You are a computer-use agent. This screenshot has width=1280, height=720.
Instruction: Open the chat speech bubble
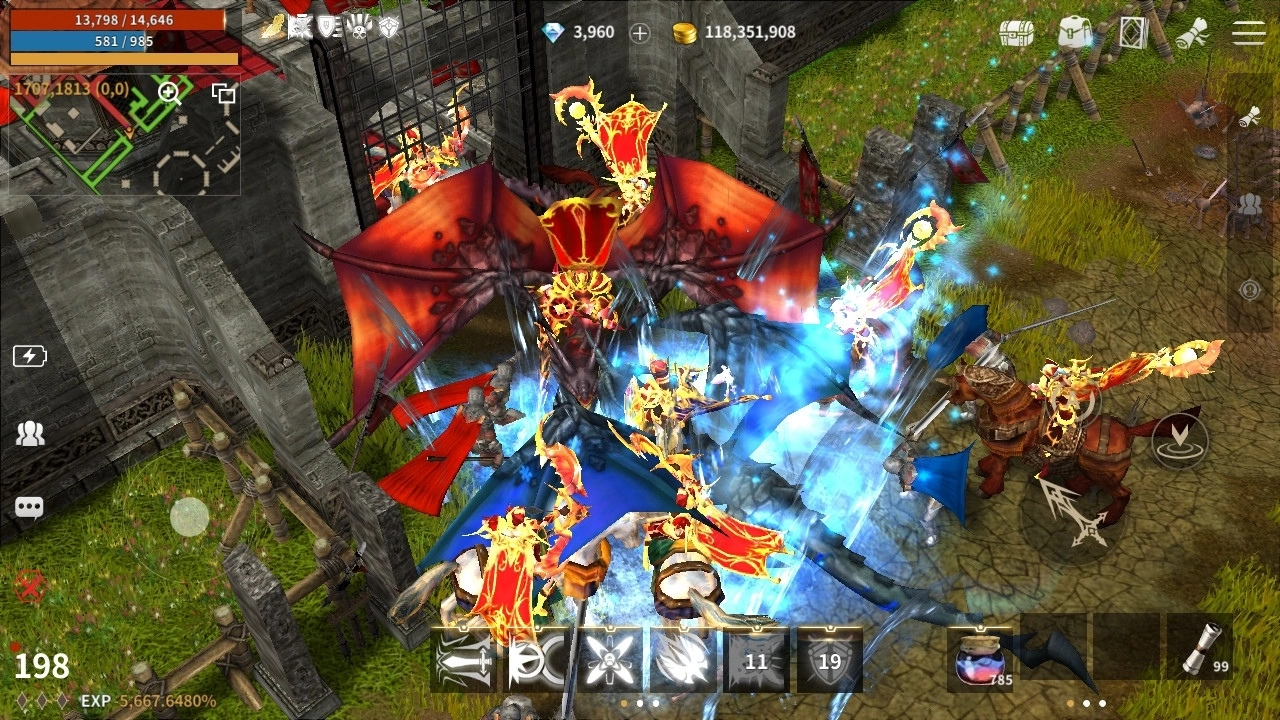(x=29, y=508)
